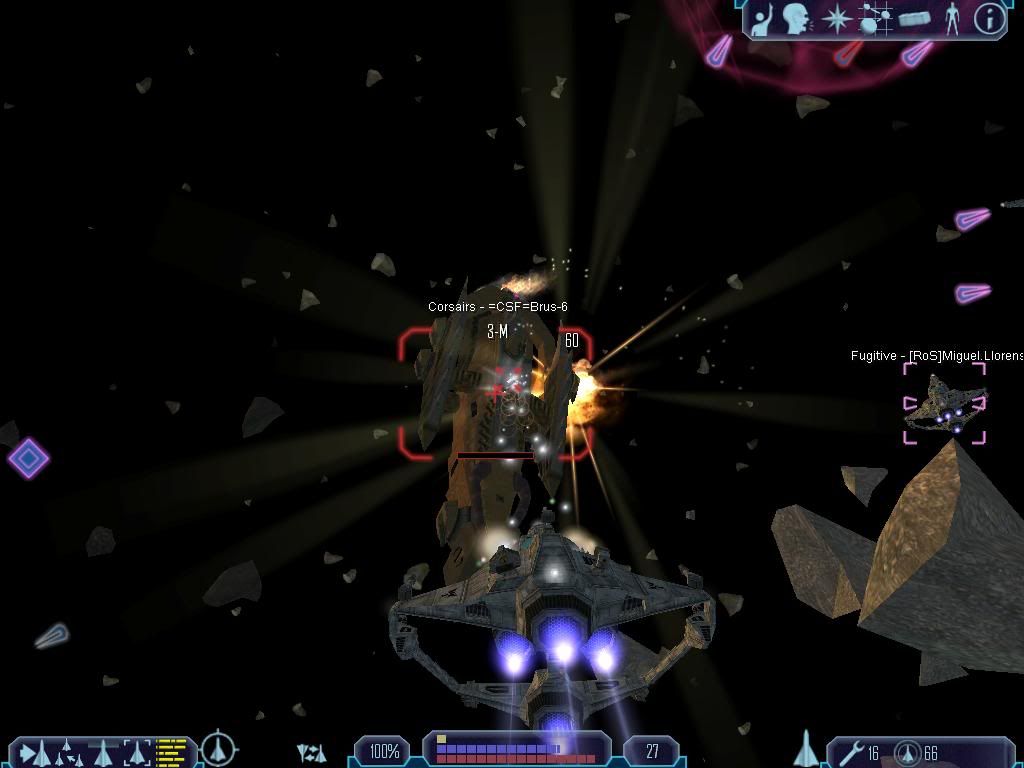The height and width of the screenshot is (768, 1024).
Task: Activate the dock maneuver (ship in brackets icon)
Action: click(x=137, y=750)
